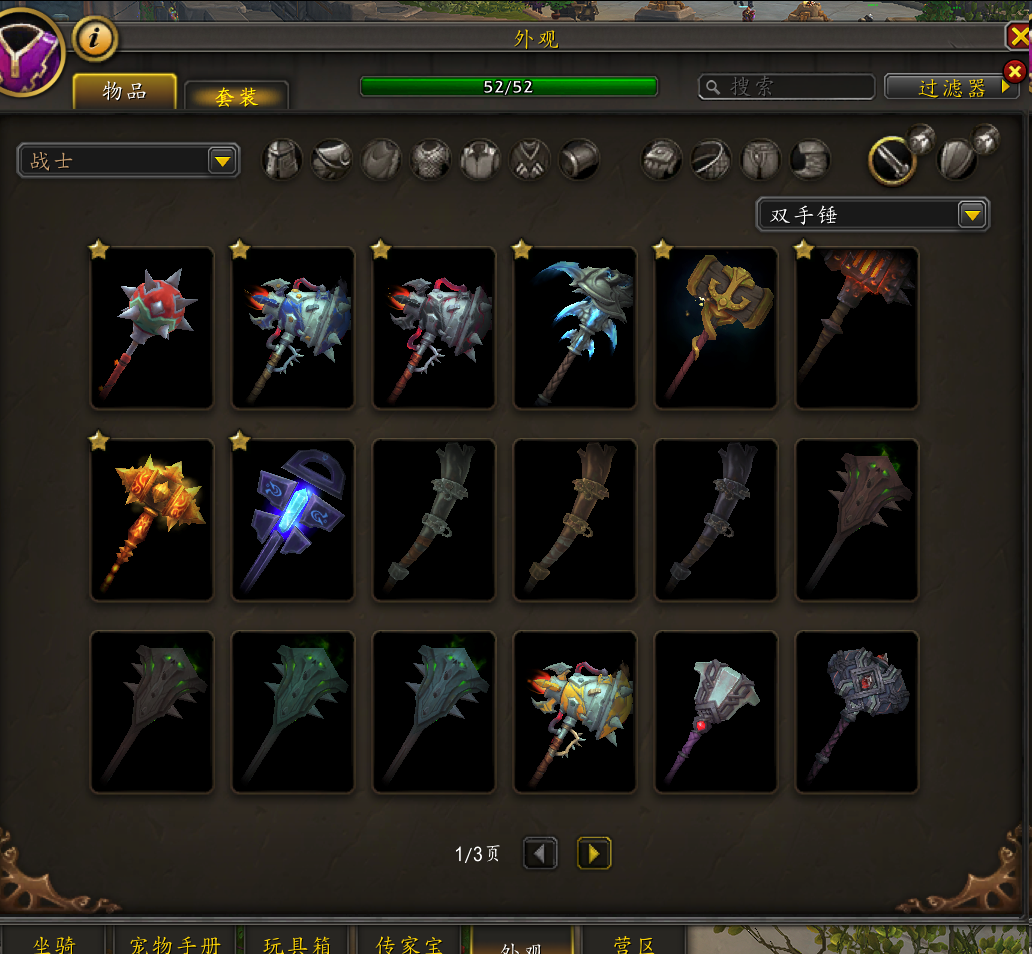The height and width of the screenshot is (954, 1032).
Task: Select the red spiked ball mace appearance
Action: point(152,328)
